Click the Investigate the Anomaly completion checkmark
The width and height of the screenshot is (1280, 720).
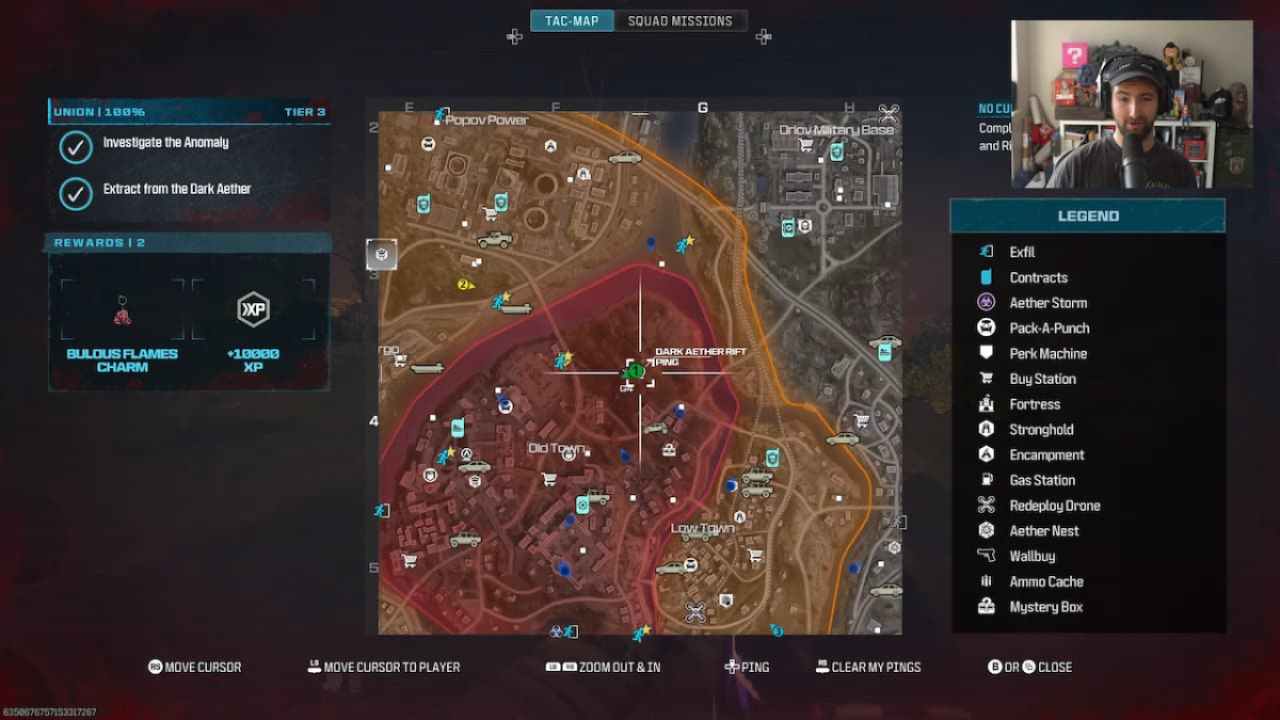(76, 147)
